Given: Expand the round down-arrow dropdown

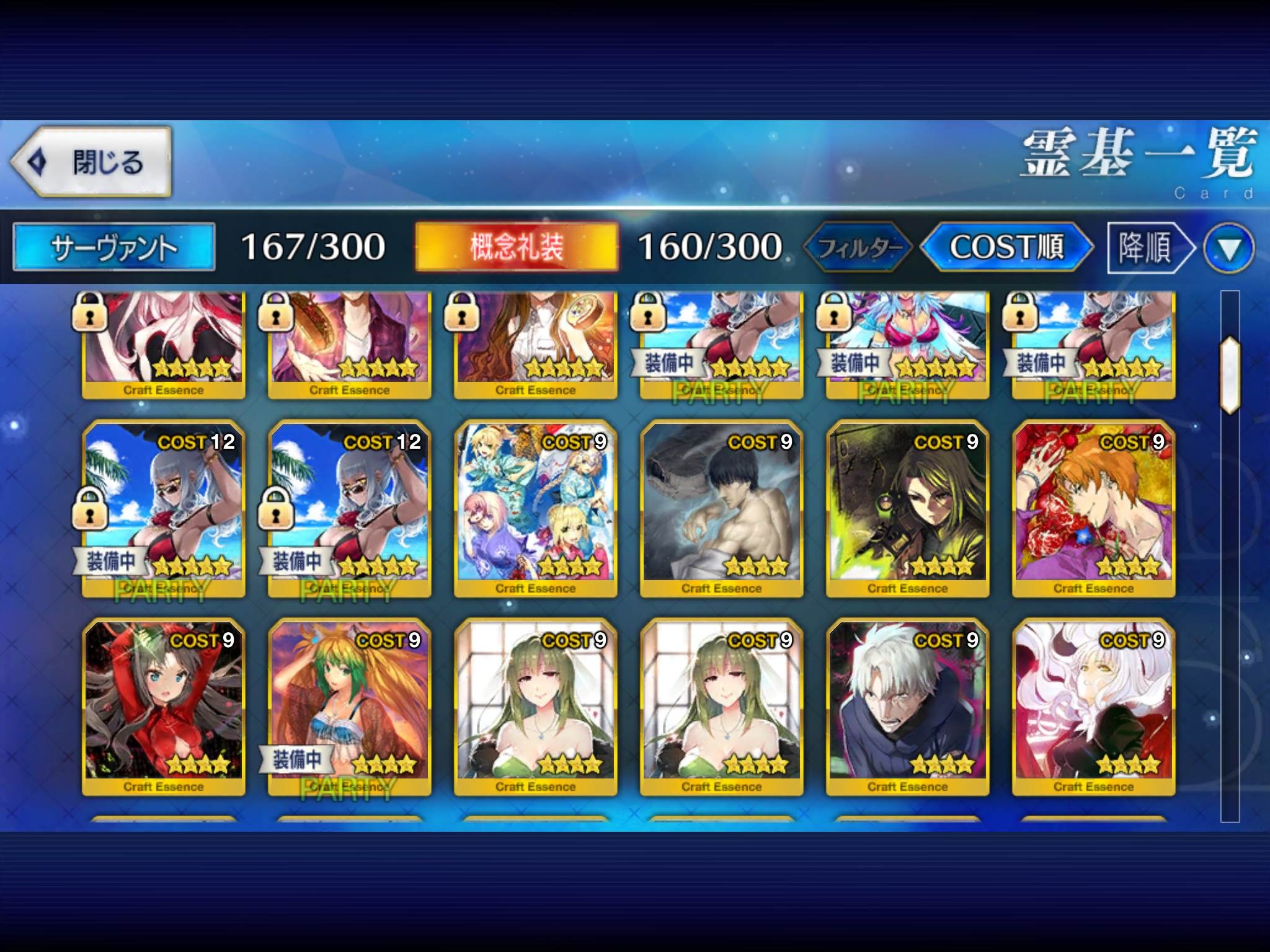Looking at the screenshot, I should (x=1228, y=249).
